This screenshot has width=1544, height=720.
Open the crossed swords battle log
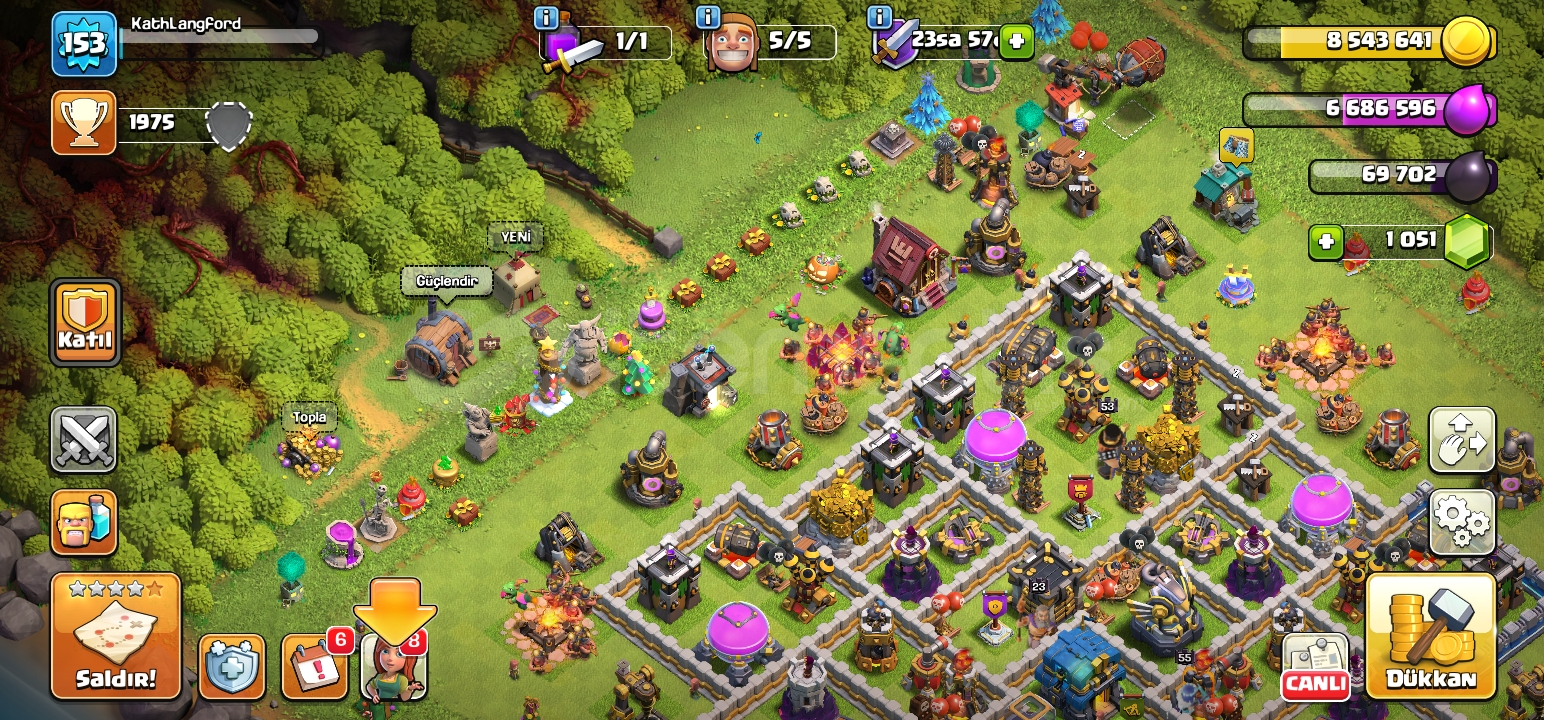point(84,440)
